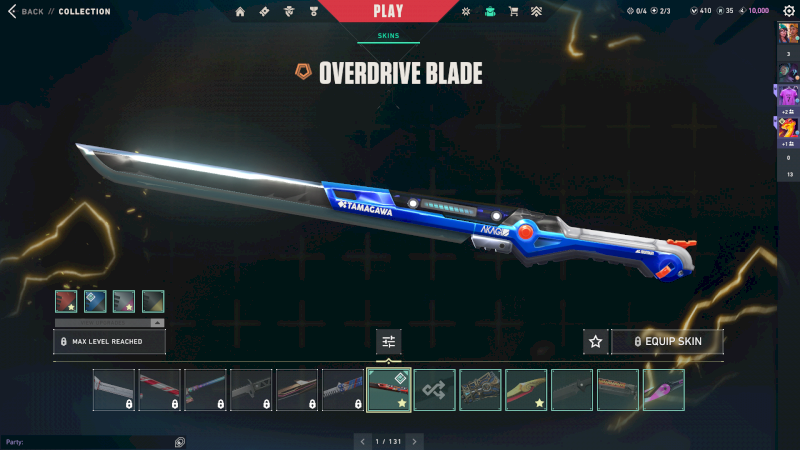Choose the red and white striped knife
Viewport: 800px width, 450px height.
point(160,390)
